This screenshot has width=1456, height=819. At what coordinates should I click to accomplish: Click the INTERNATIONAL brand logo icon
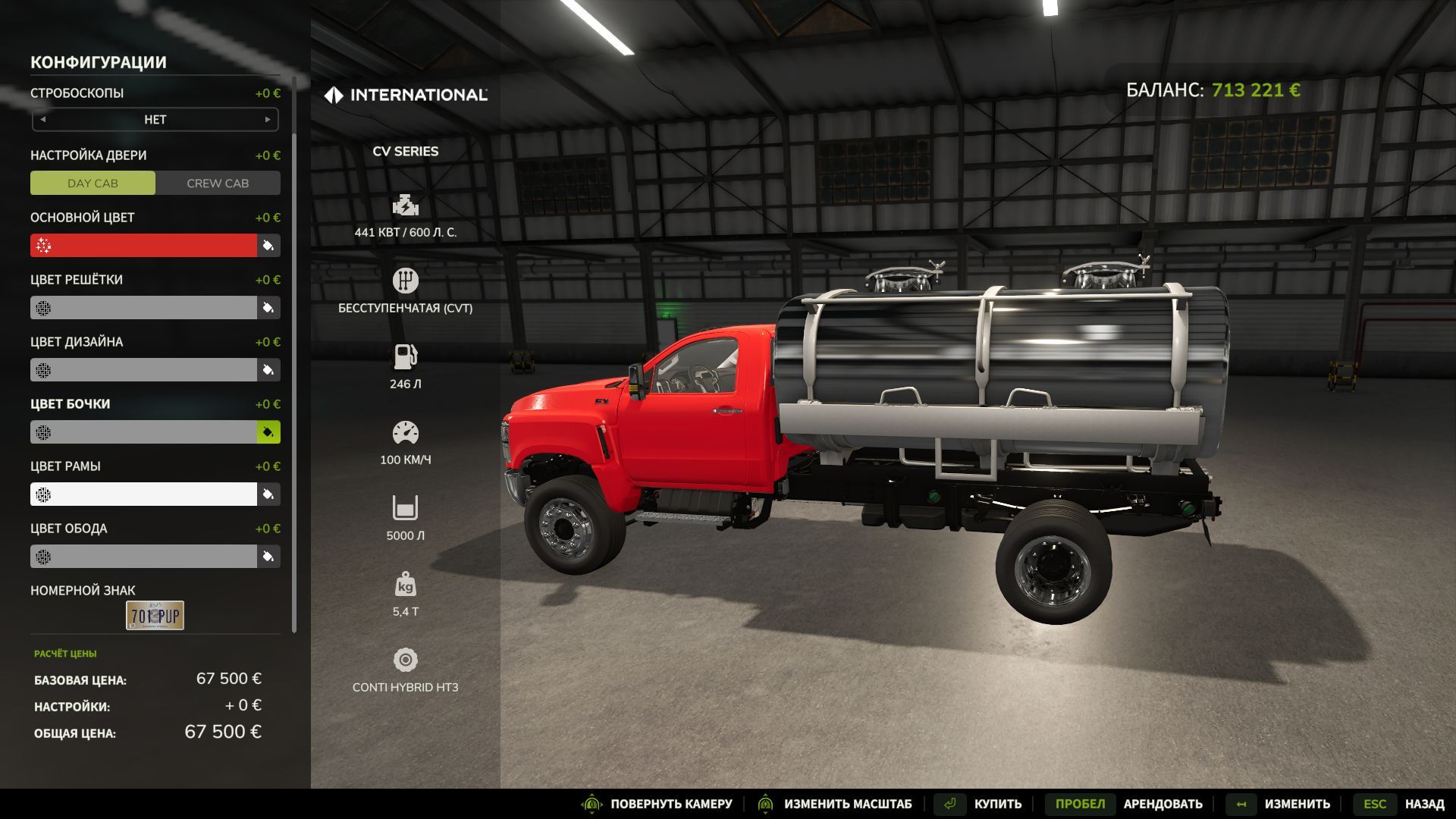tap(333, 96)
